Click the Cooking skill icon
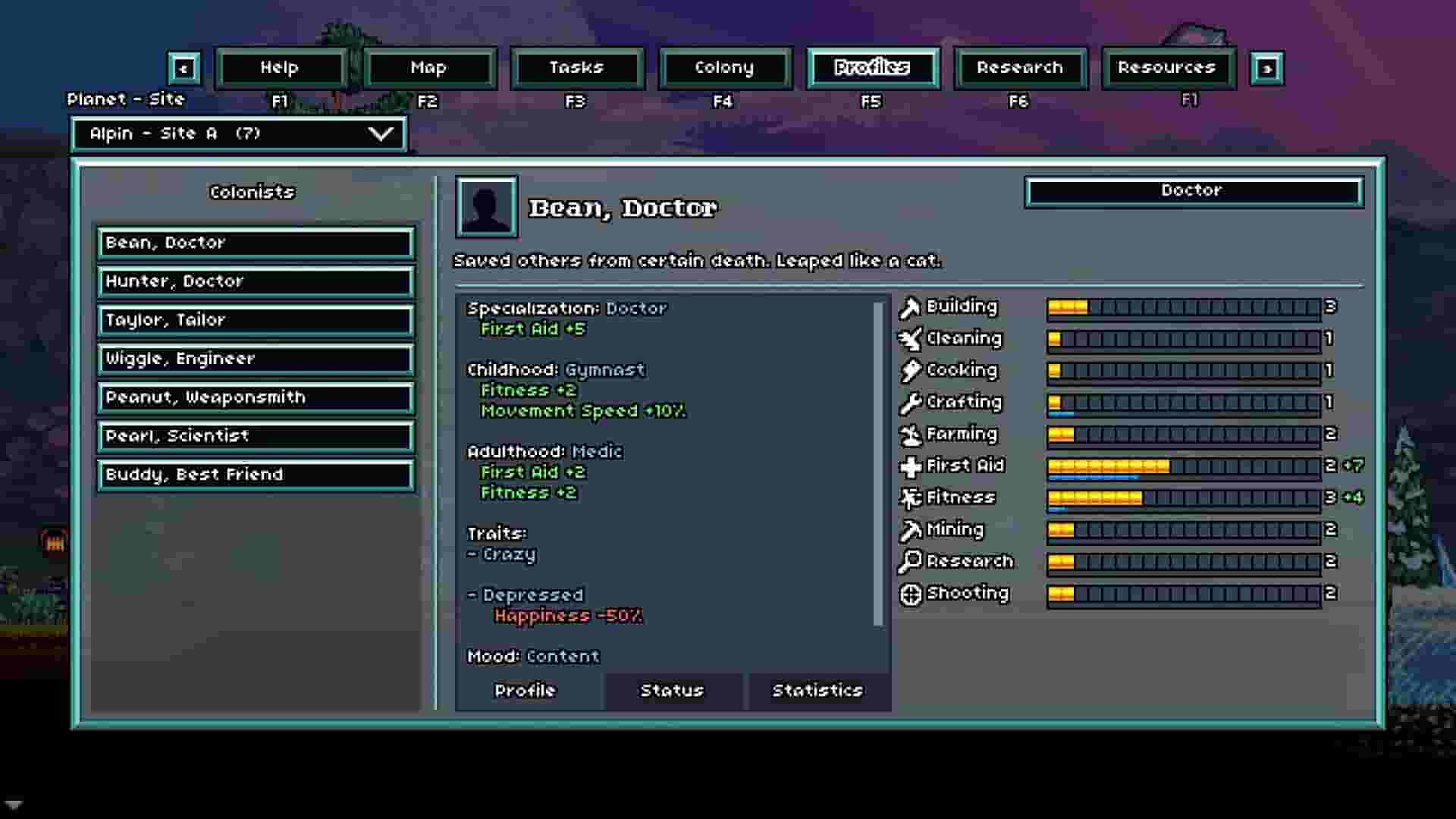Viewport: 1456px width, 819px height. pyautogui.click(x=909, y=370)
